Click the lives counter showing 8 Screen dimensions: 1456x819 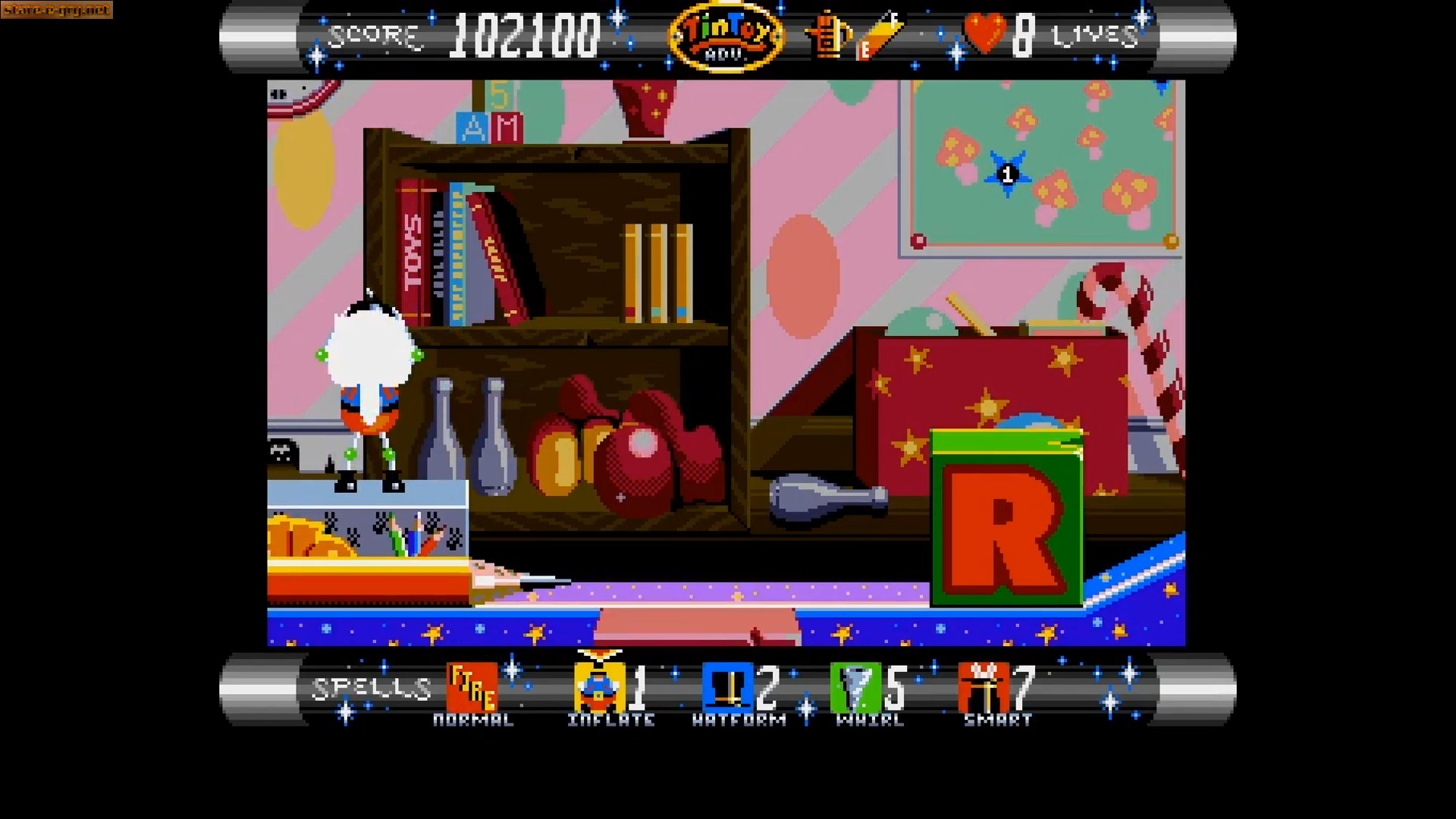1023,33
